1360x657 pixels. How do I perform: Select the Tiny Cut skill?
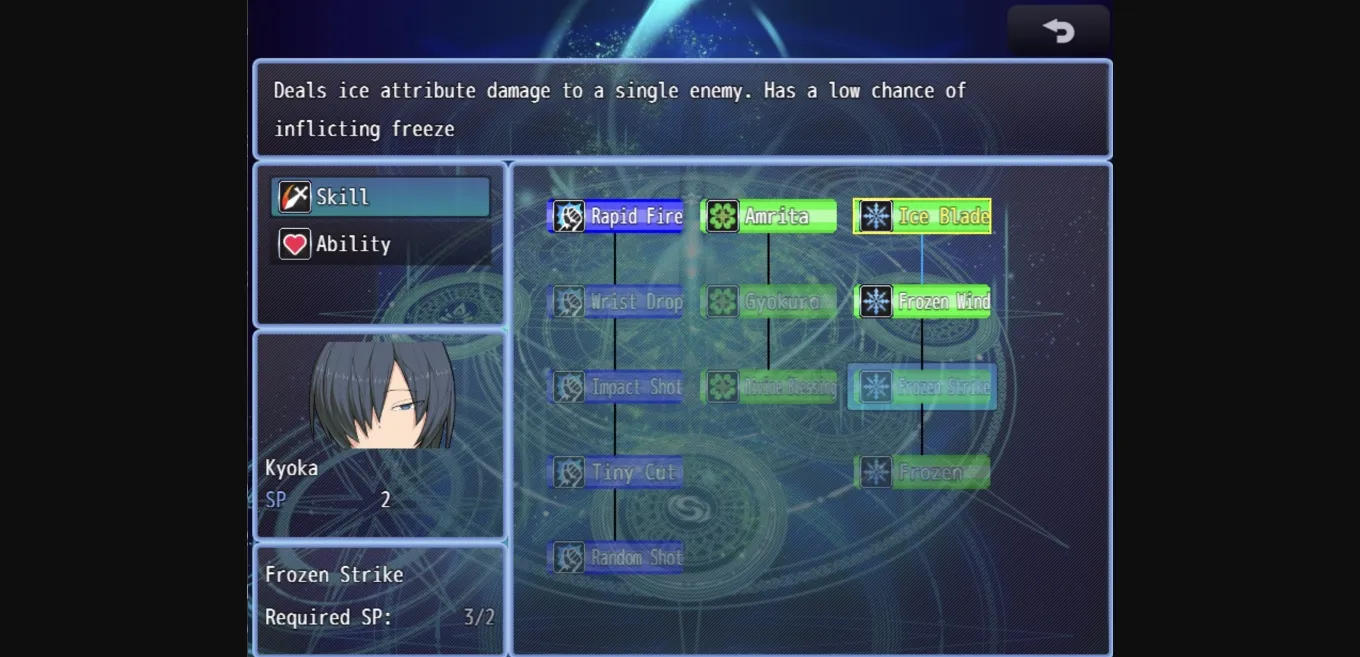click(616, 472)
